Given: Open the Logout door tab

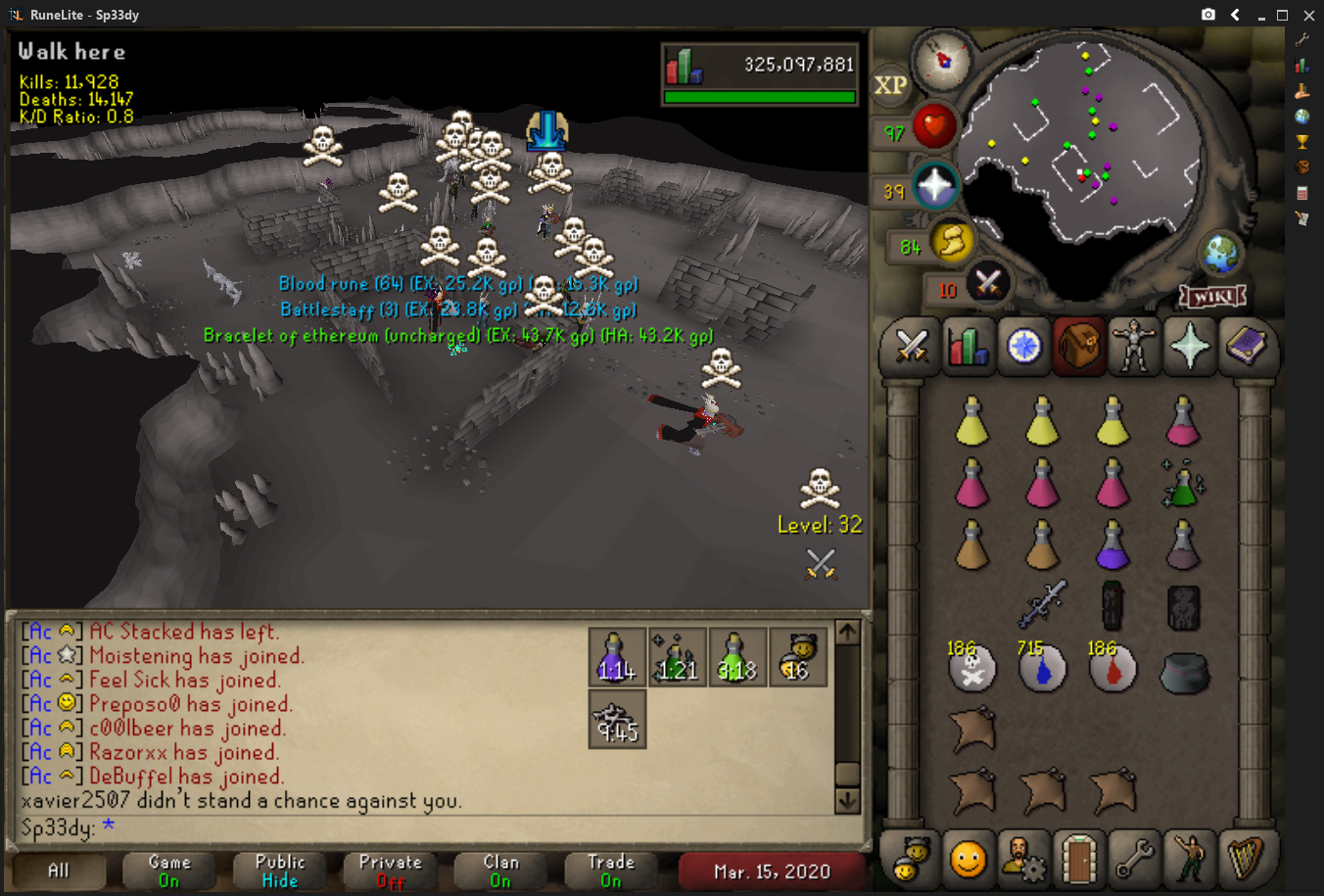Looking at the screenshot, I should pyautogui.click(x=1078, y=858).
